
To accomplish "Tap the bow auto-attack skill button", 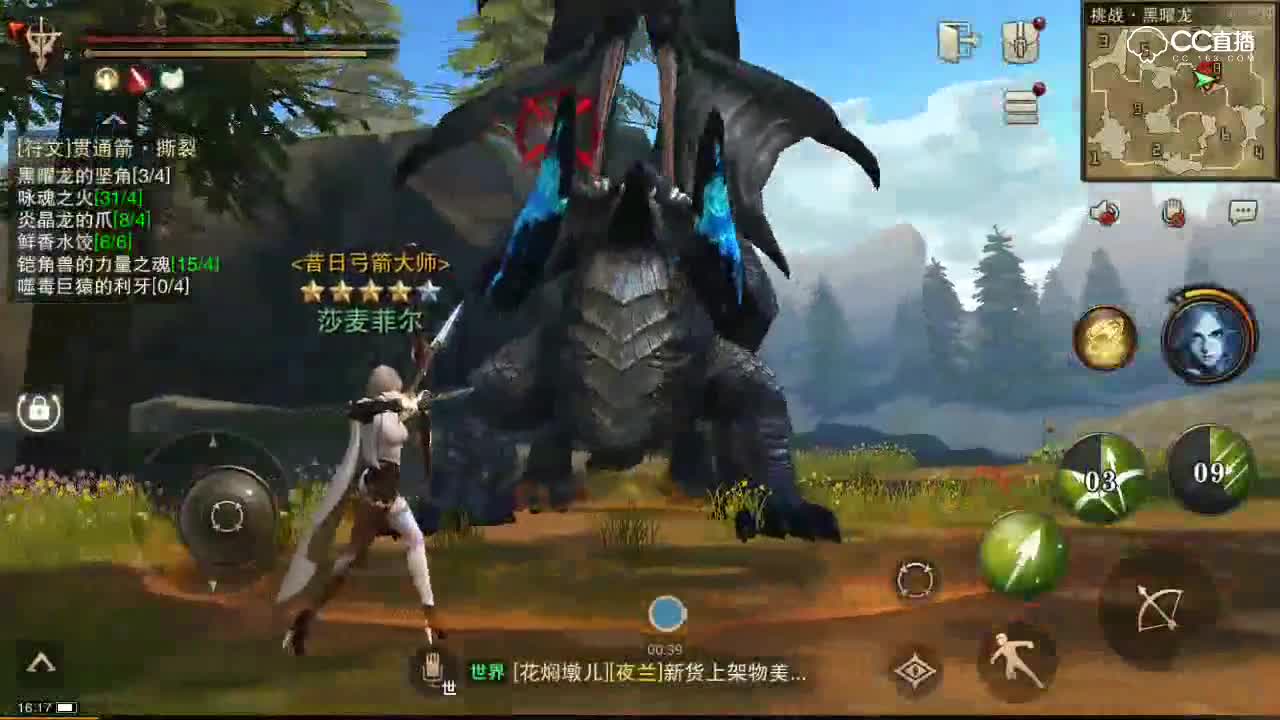I will point(1157,608).
